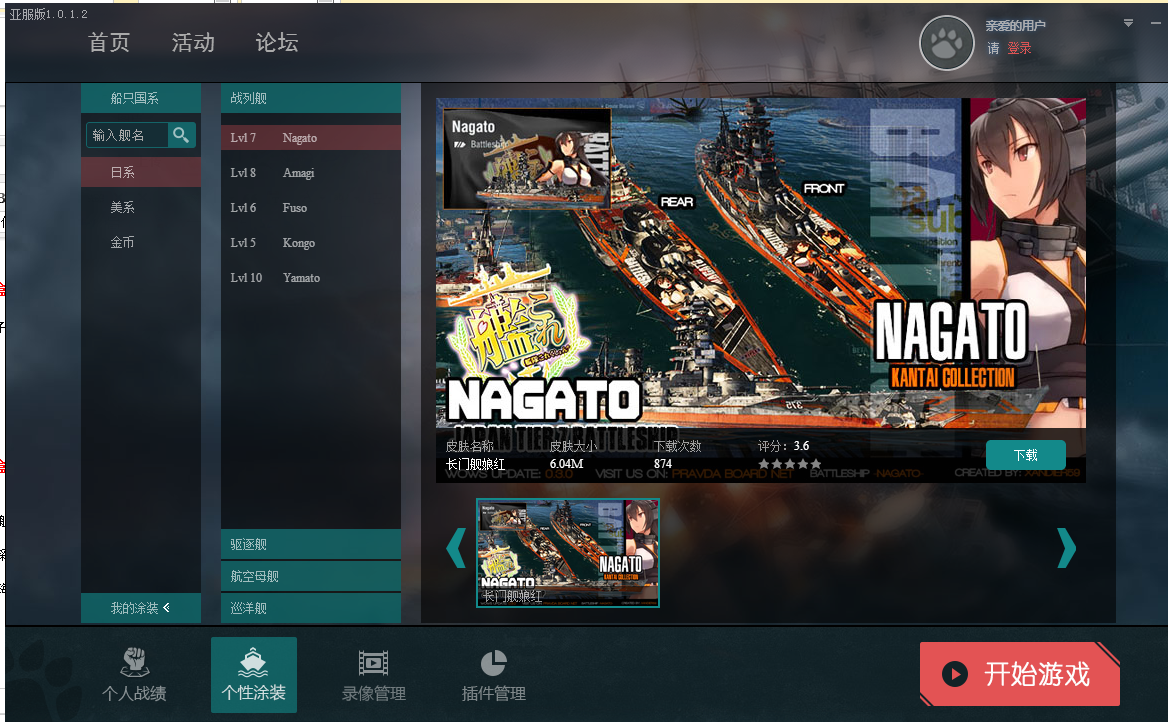Click the 输入舰名 ship name search field
The width and height of the screenshot is (1168, 722).
(127, 135)
